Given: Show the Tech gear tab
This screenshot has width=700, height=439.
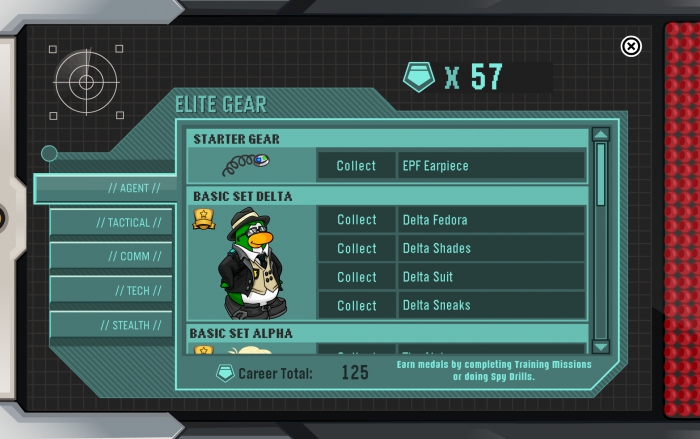Looking at the screenshot, I should click(112, 290).
